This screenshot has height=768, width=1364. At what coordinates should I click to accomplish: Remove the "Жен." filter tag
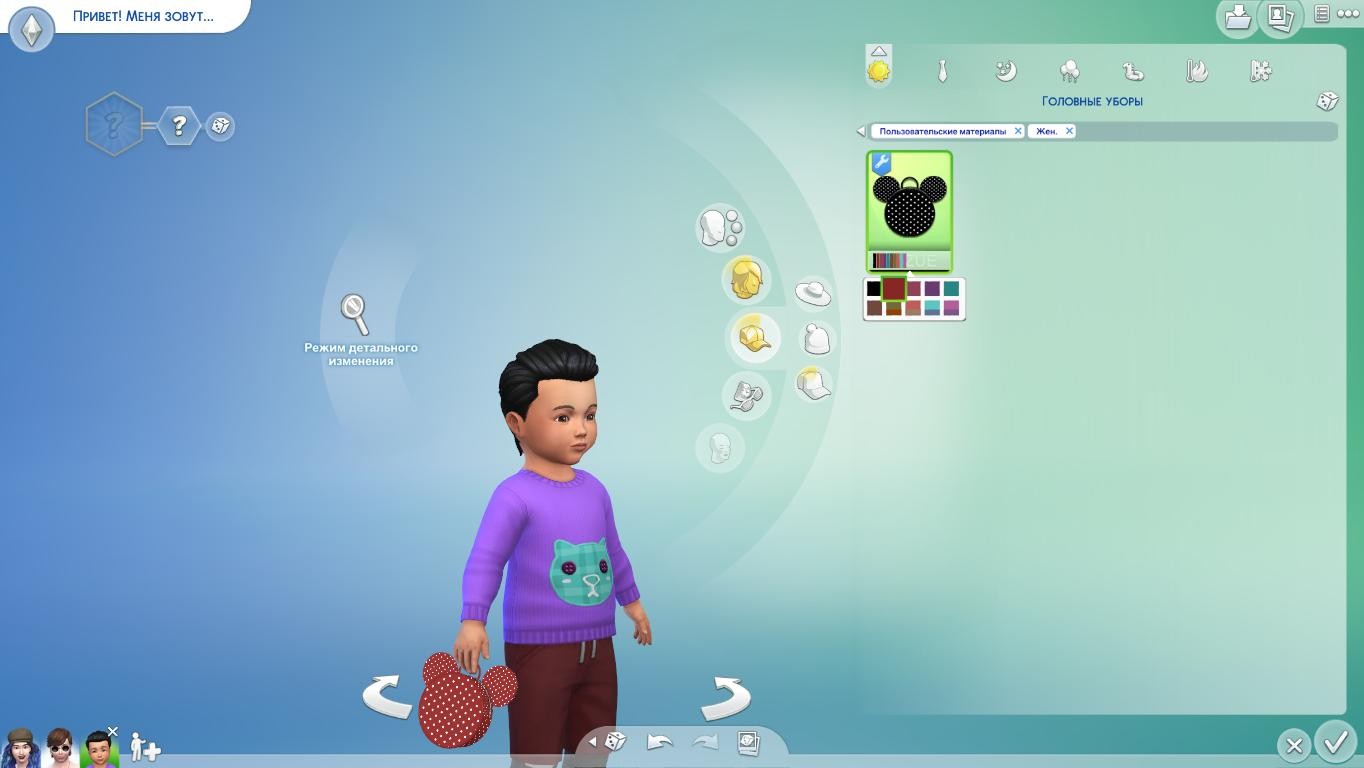click(1069, 131)
